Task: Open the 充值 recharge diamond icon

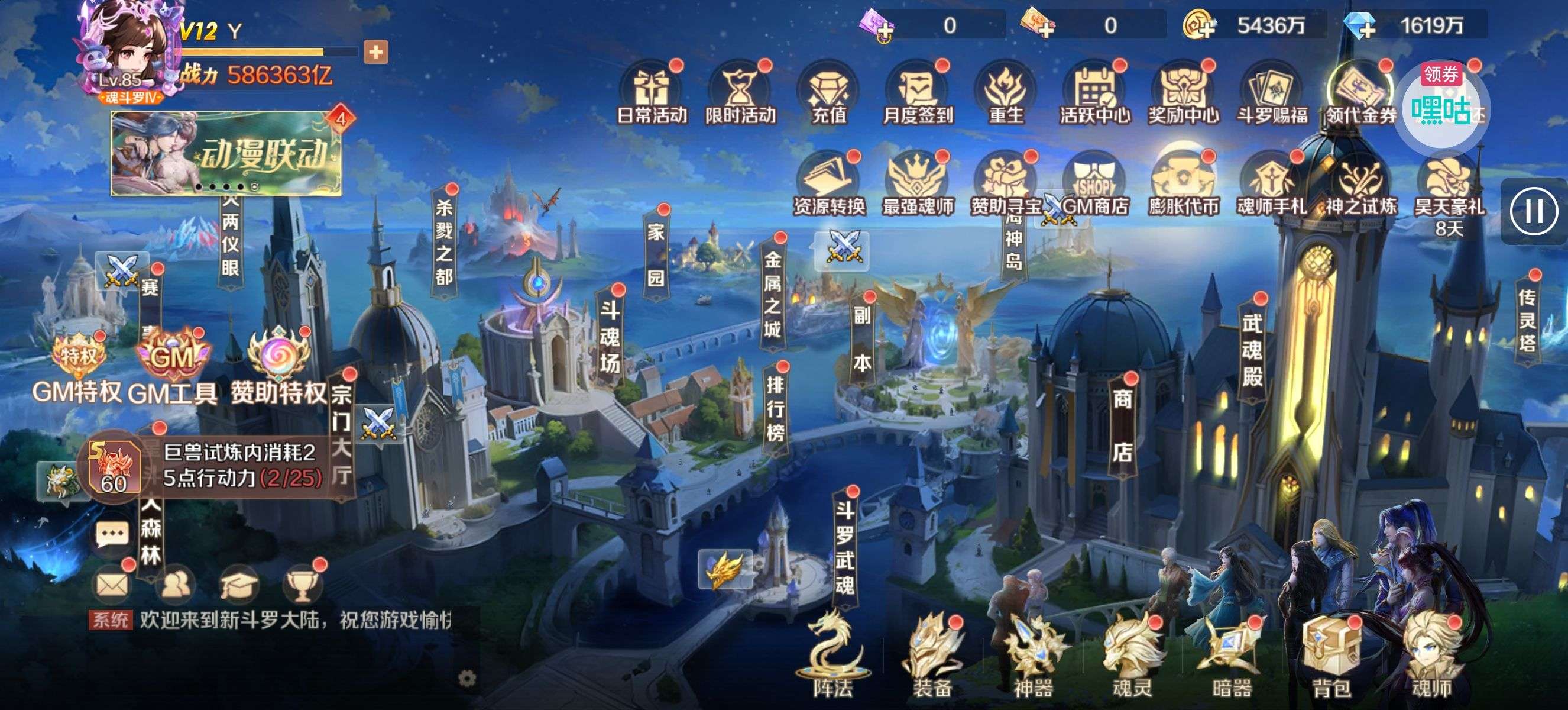Action: tap(828, 95)
